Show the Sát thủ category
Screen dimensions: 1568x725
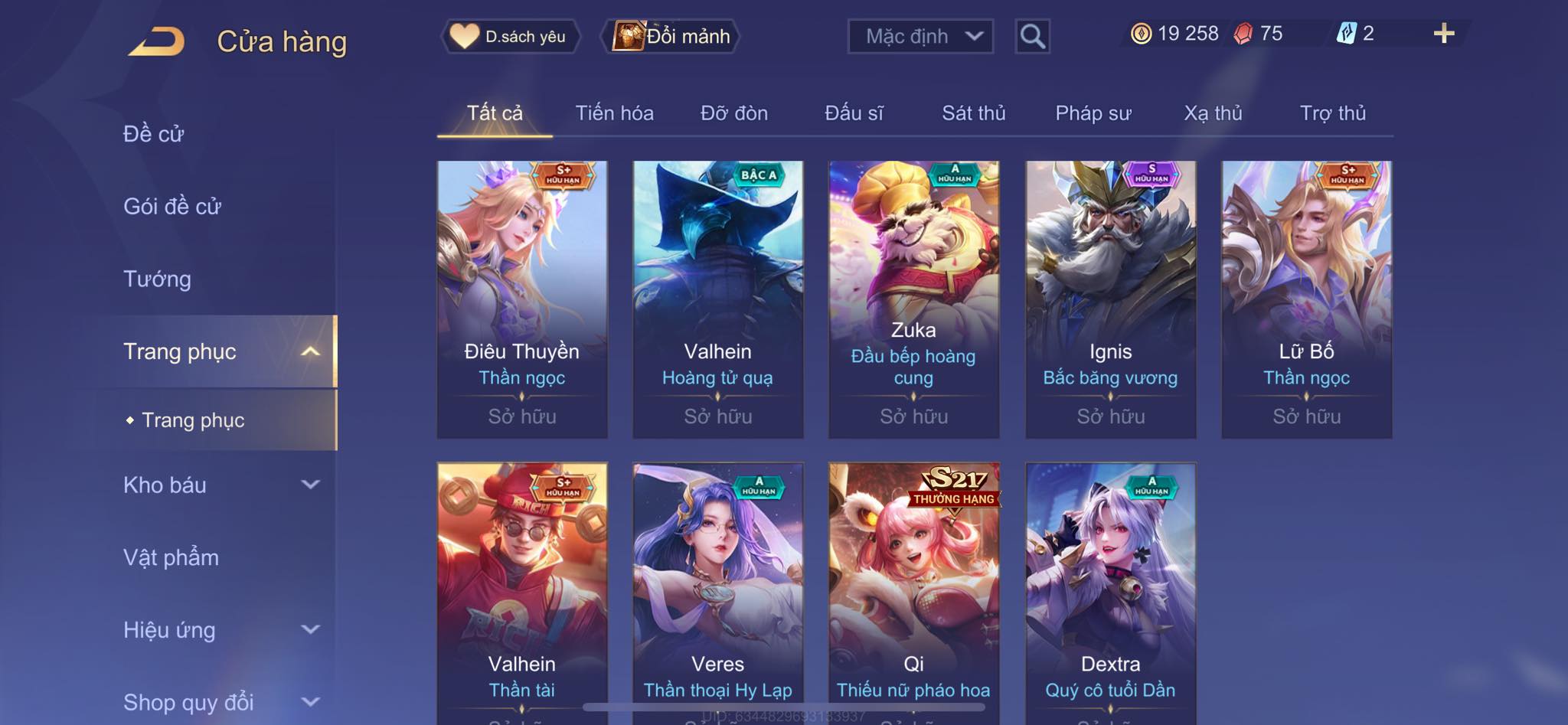[973, 113]
